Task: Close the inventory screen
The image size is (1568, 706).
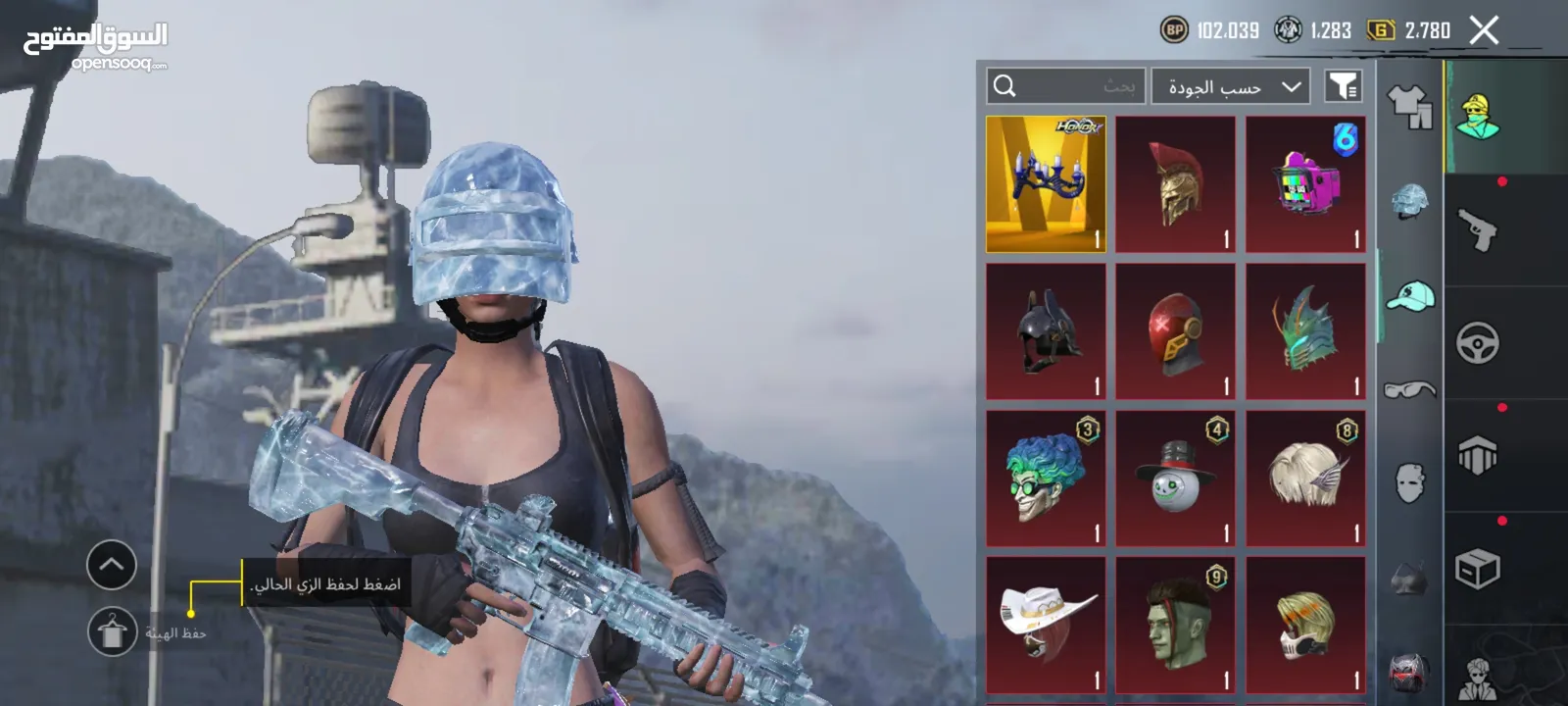Action: coord(1484,30)
